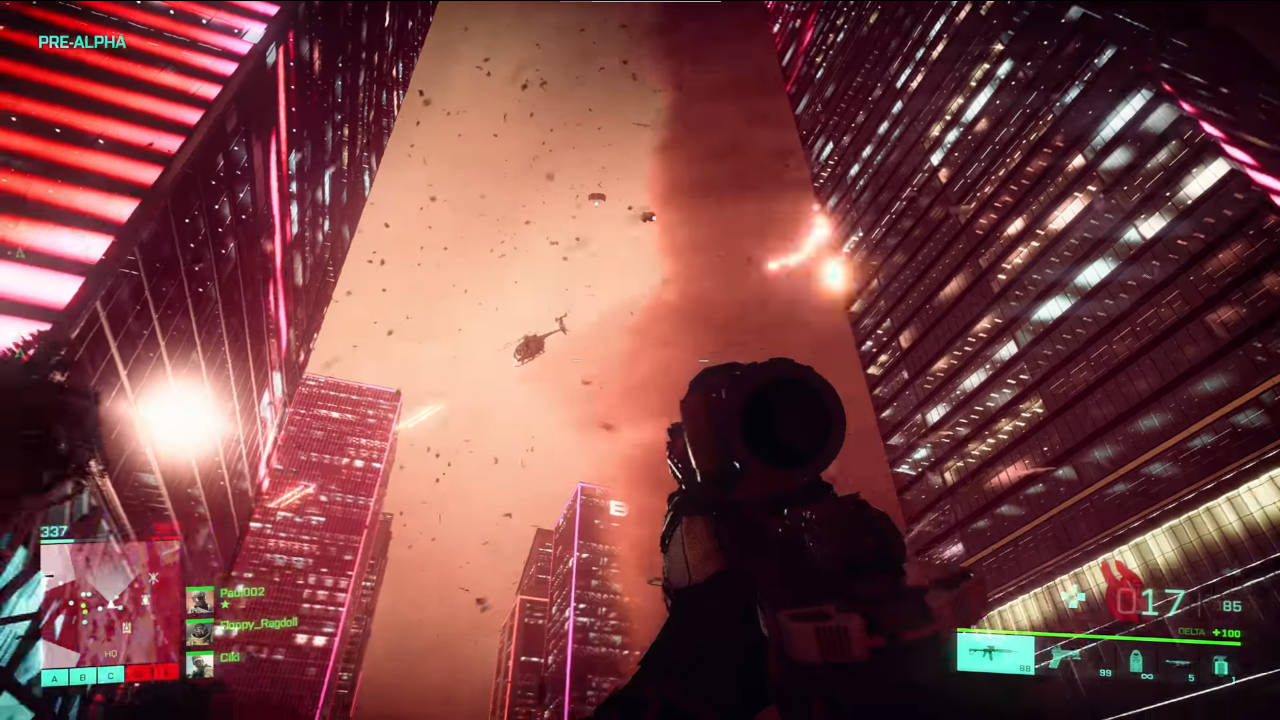1280x720 pixels.
Task: Select Floppy_Ragdoll's squad member portrait
Action: (201, 632)
